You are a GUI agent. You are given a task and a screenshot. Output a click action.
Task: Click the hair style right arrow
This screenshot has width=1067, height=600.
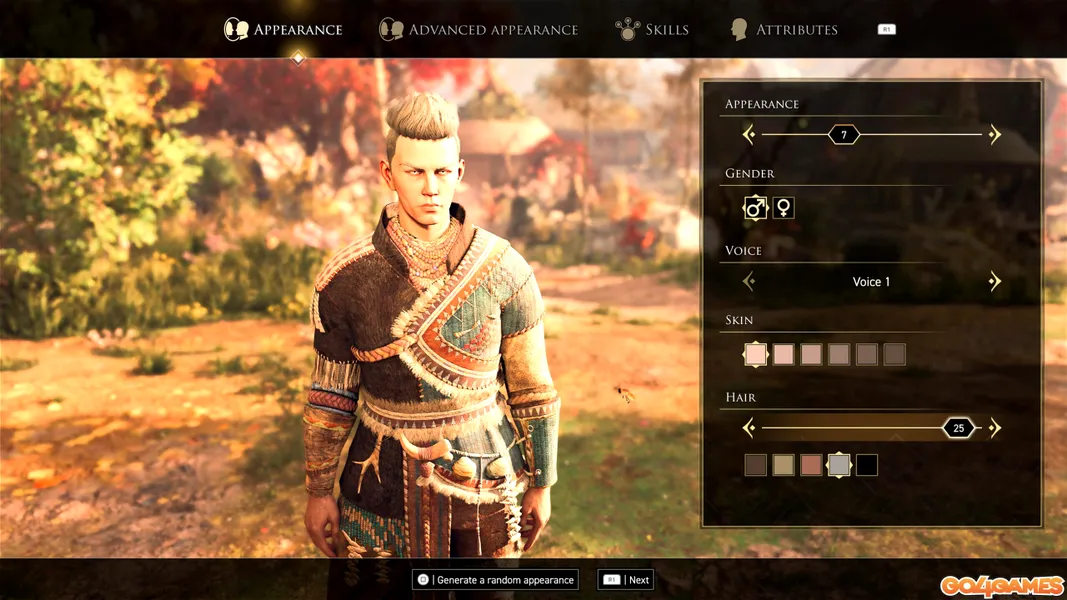pos(994,428)
